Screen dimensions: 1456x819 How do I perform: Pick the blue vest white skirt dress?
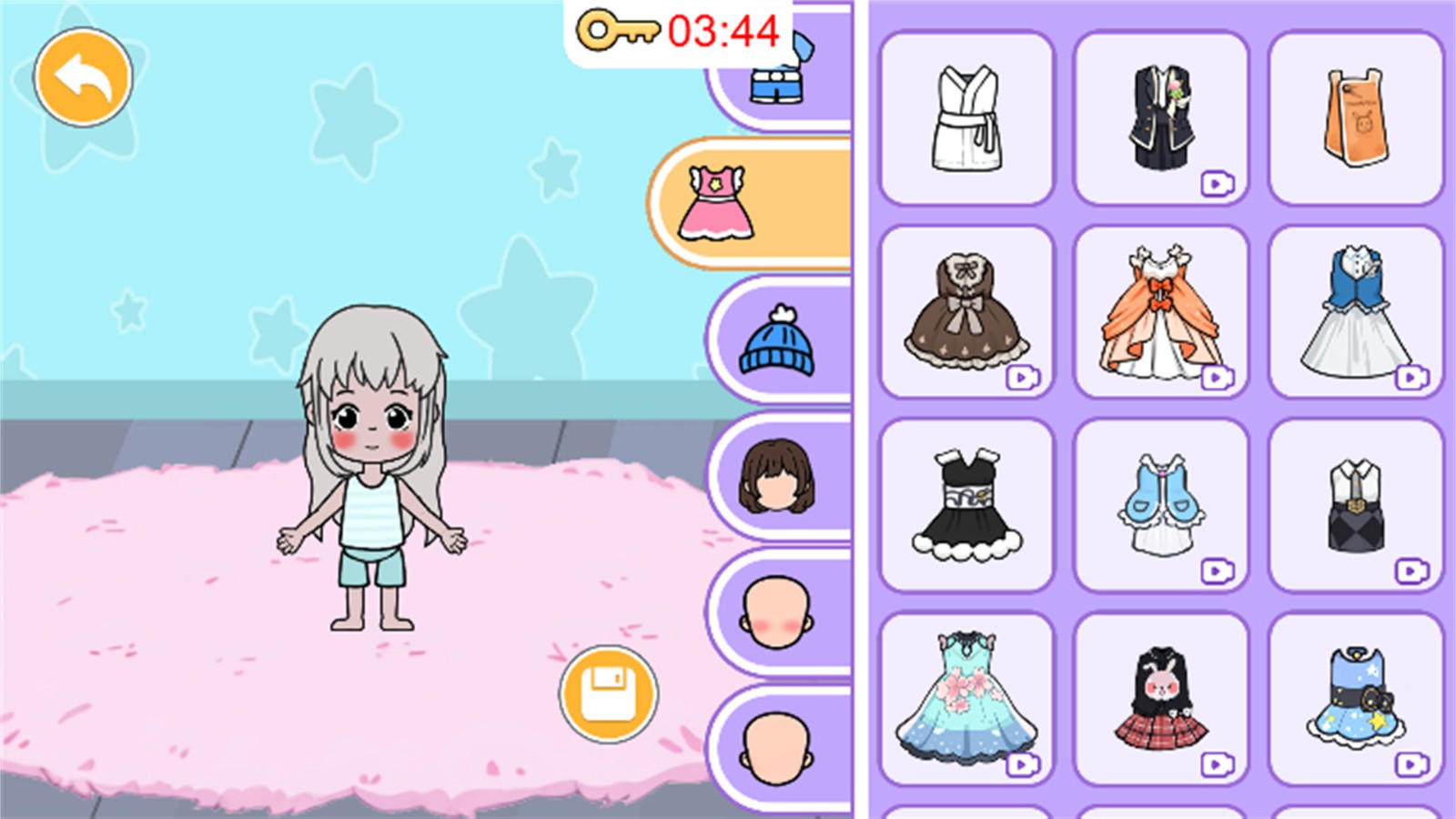tap(1355, 312)
